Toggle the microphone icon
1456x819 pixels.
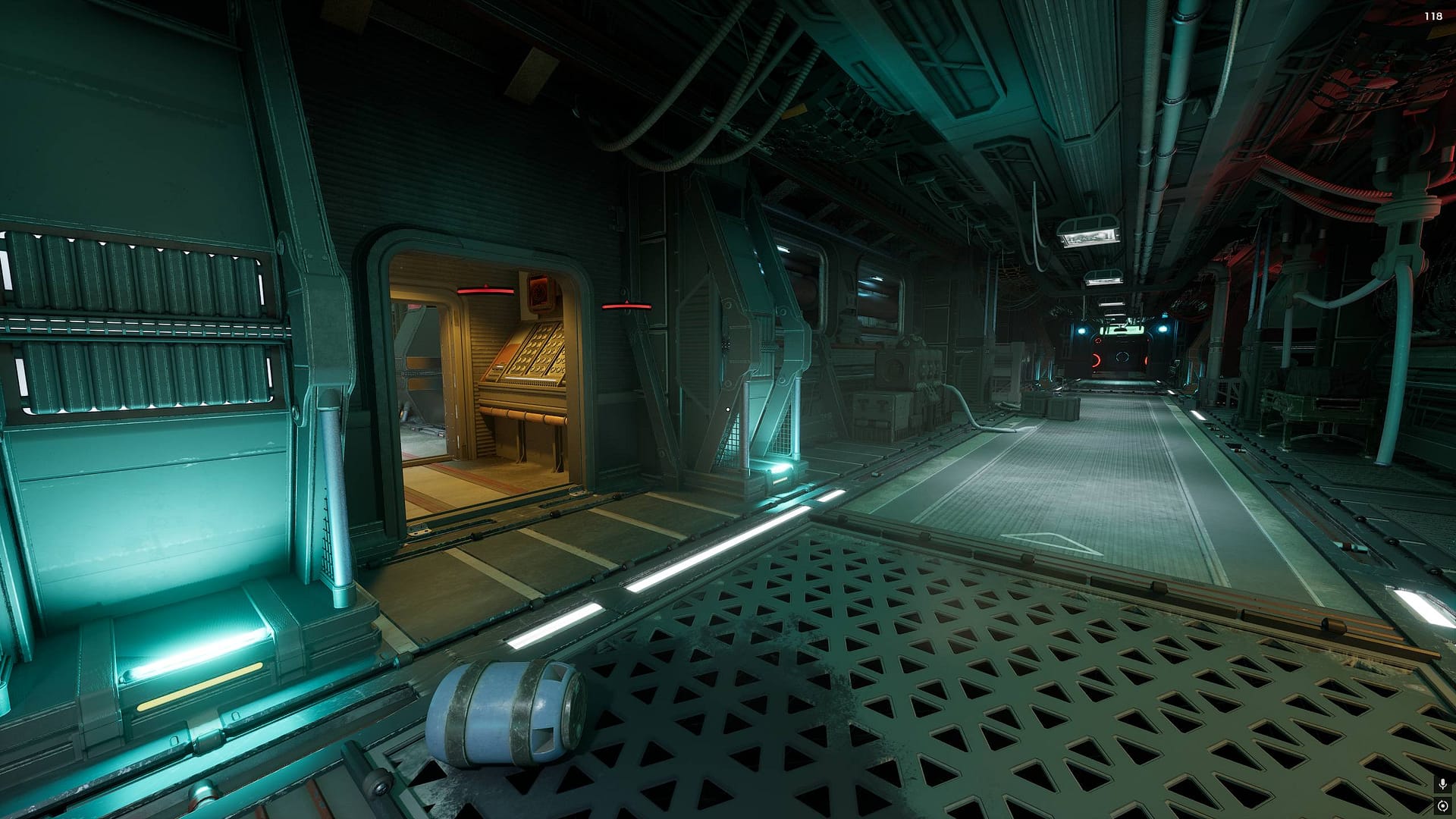(1442, 785)
